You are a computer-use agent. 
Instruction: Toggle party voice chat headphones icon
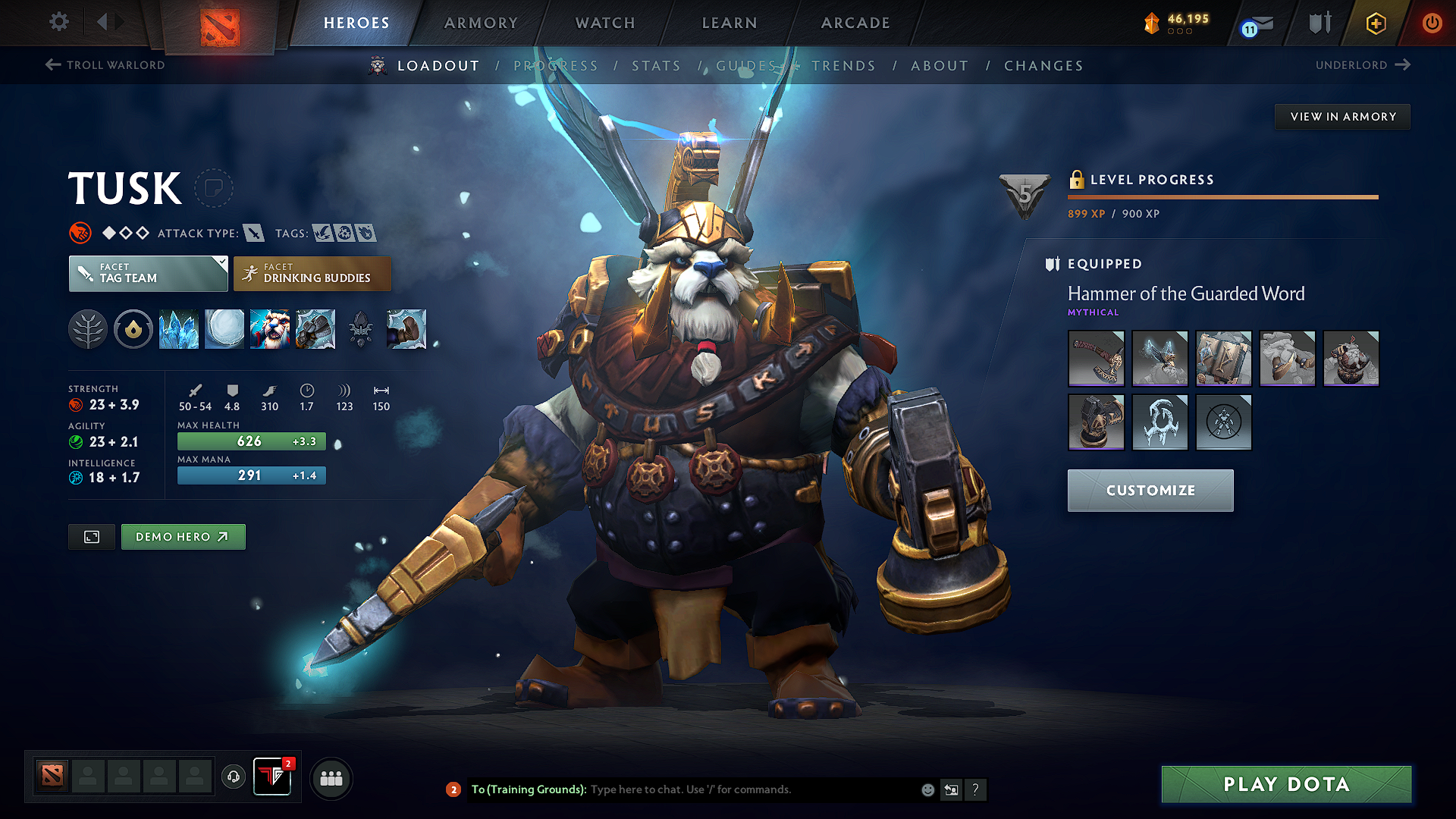(233, 777)
